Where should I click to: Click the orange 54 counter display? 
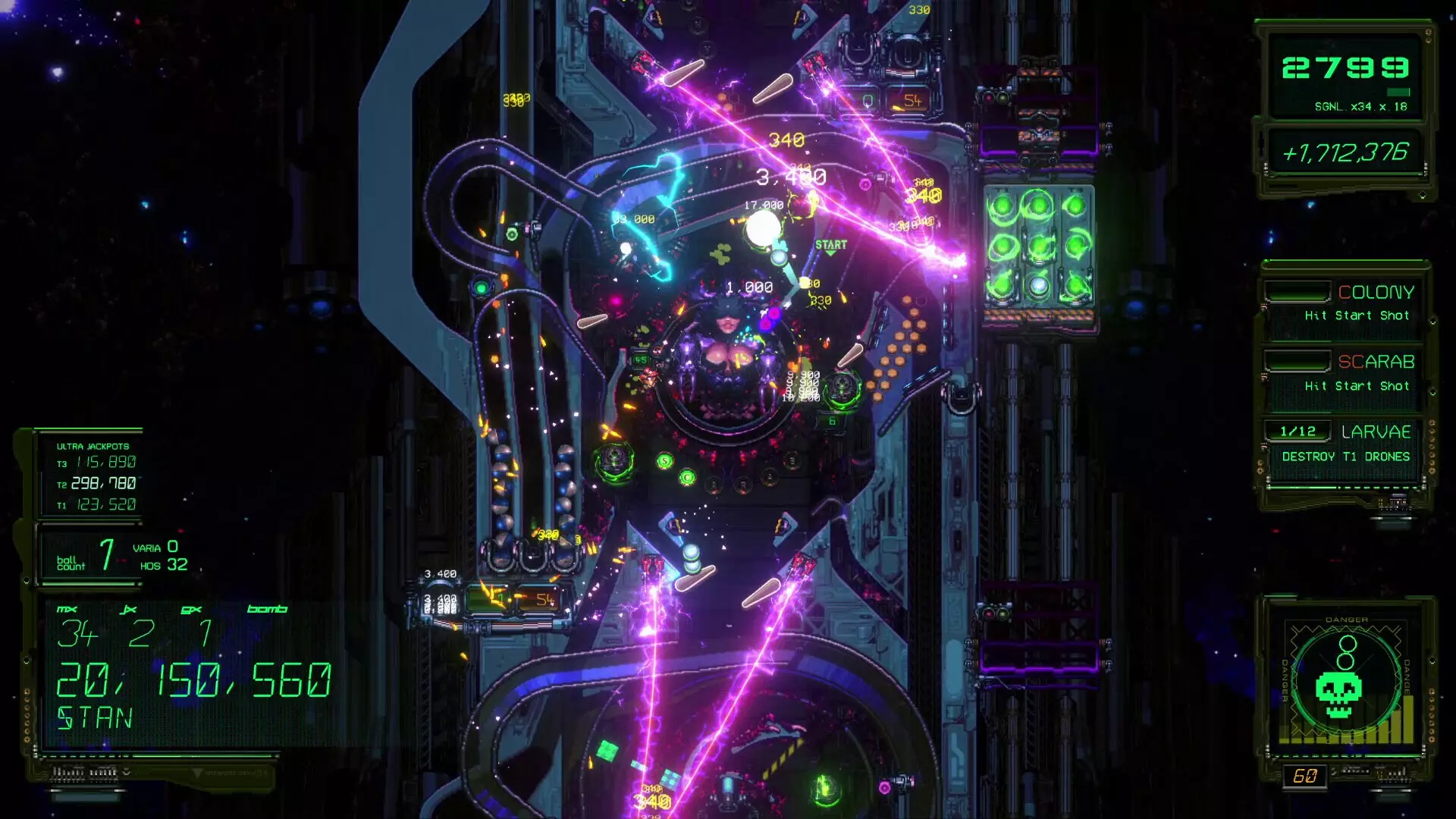click(x=914, y=99)
